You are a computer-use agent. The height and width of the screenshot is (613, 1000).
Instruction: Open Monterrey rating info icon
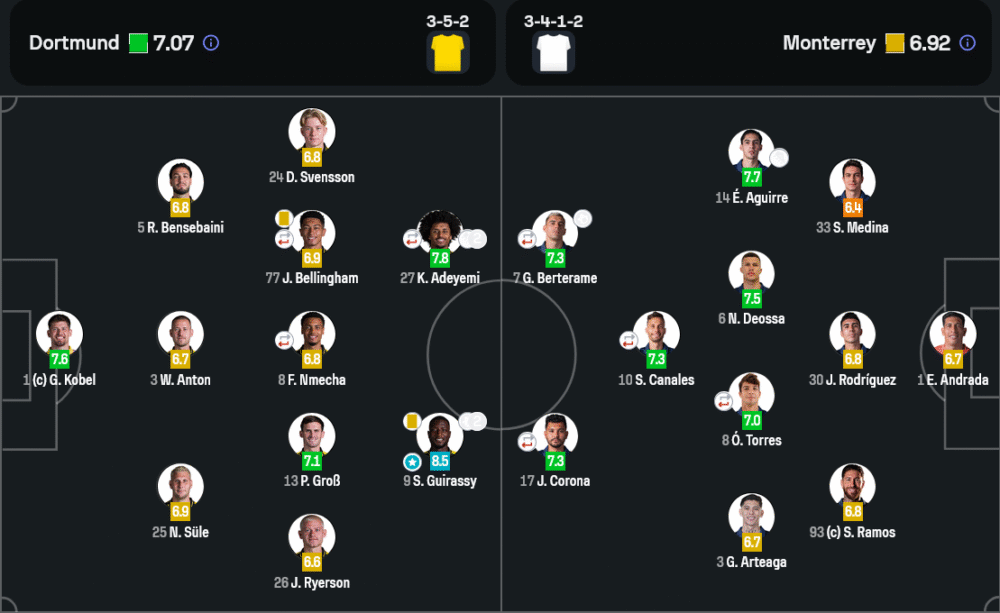pyautogui.click(x=967, y=43)
